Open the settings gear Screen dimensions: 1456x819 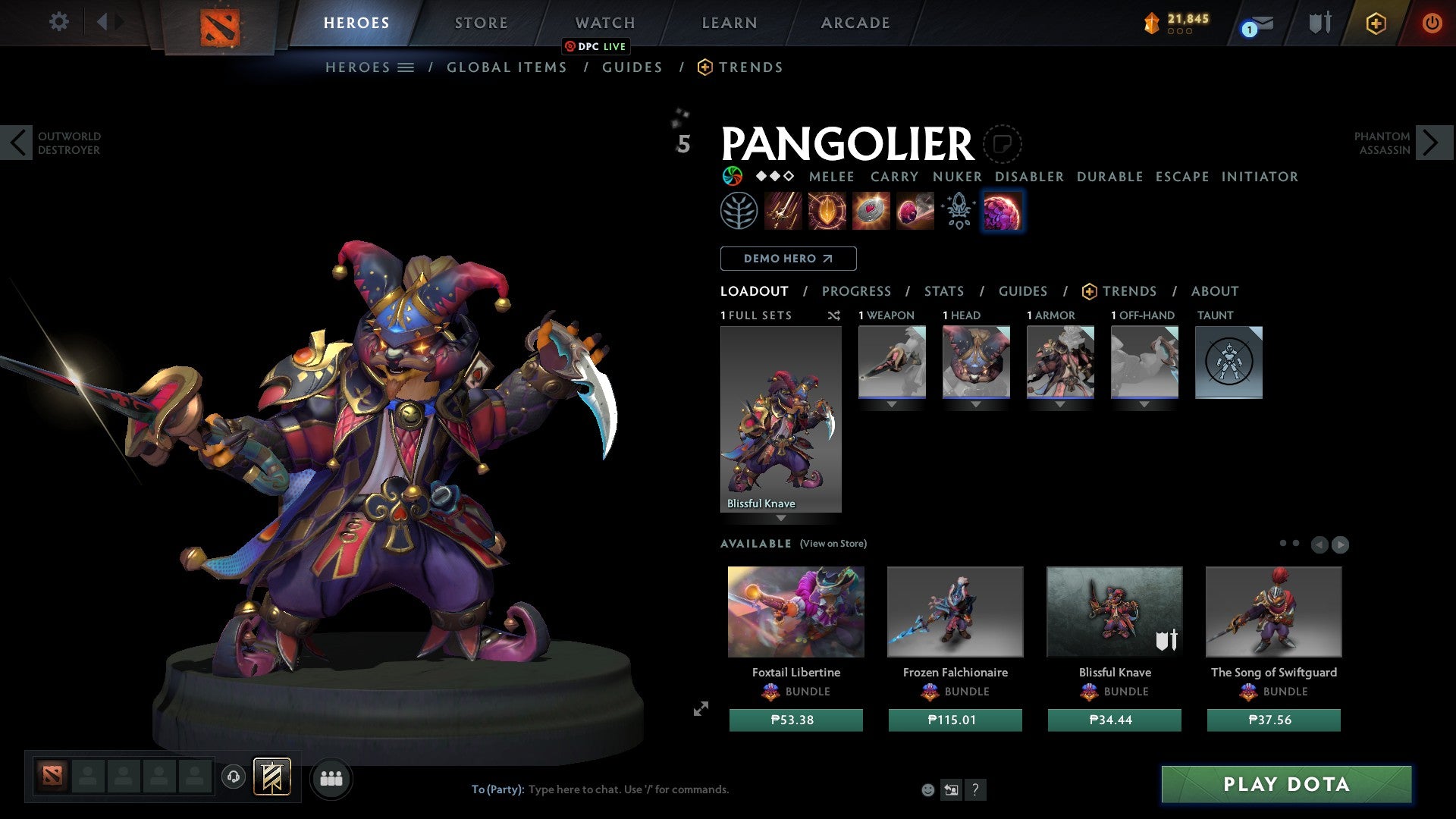pos(58,21)
